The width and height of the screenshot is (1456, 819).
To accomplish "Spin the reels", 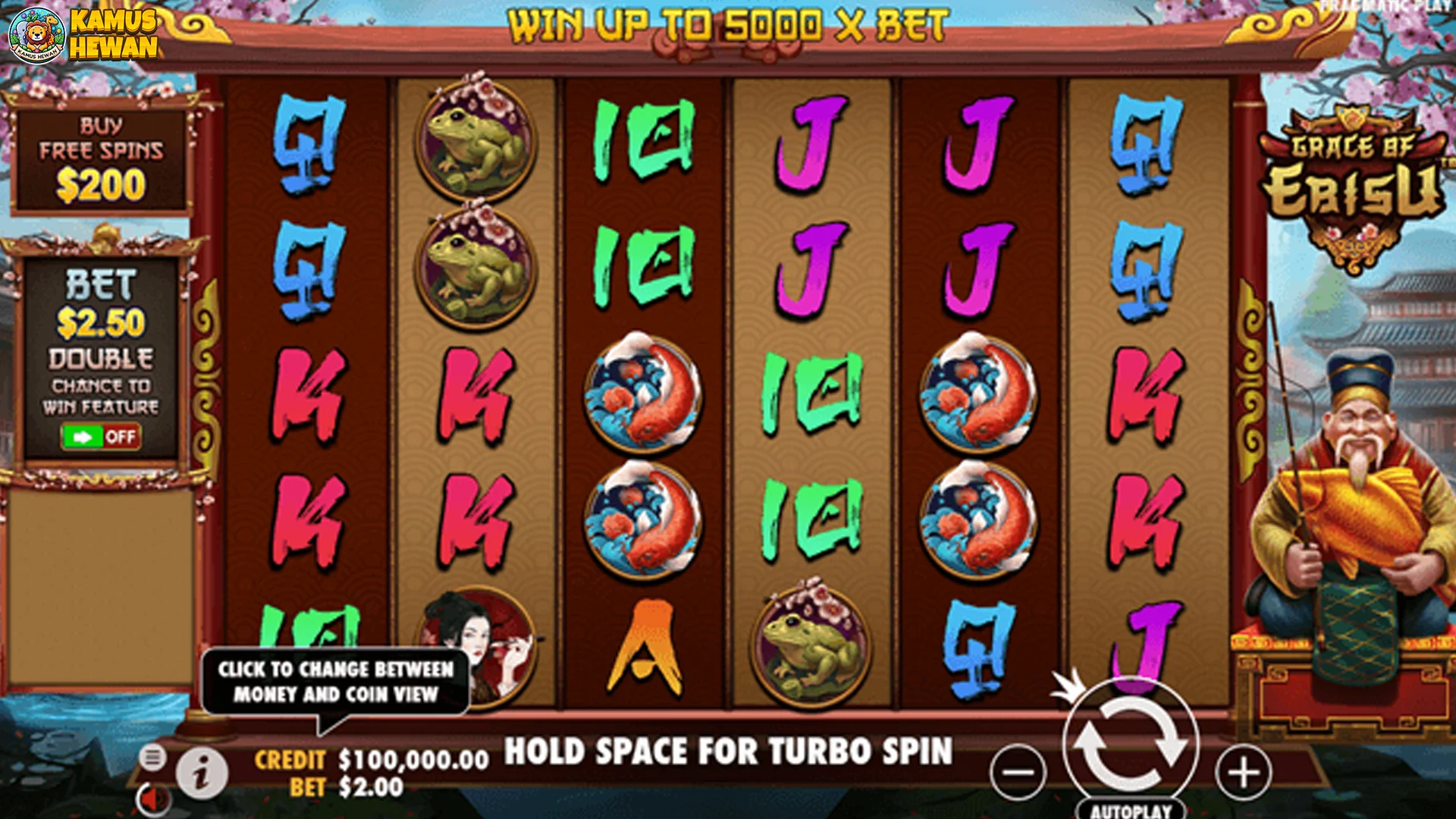I will click(1130, 747).
